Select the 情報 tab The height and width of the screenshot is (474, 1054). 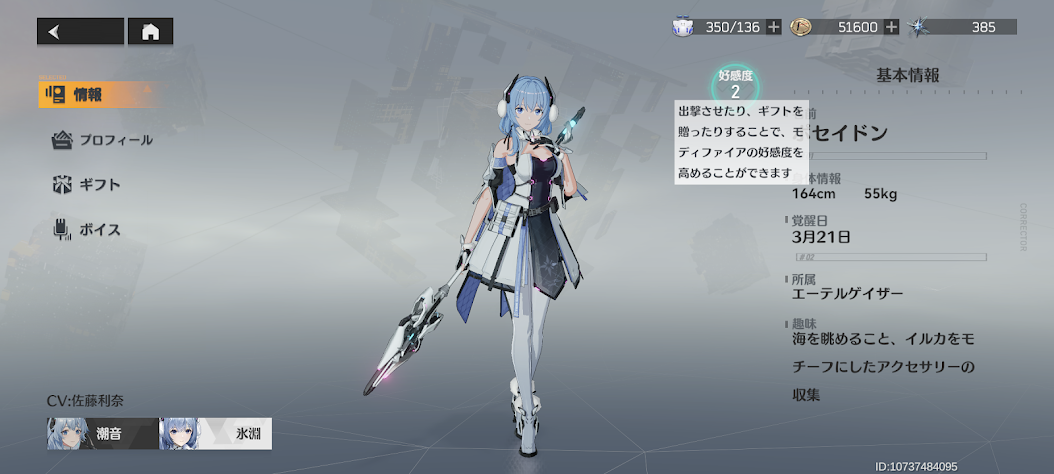click(x=86, y=95)
